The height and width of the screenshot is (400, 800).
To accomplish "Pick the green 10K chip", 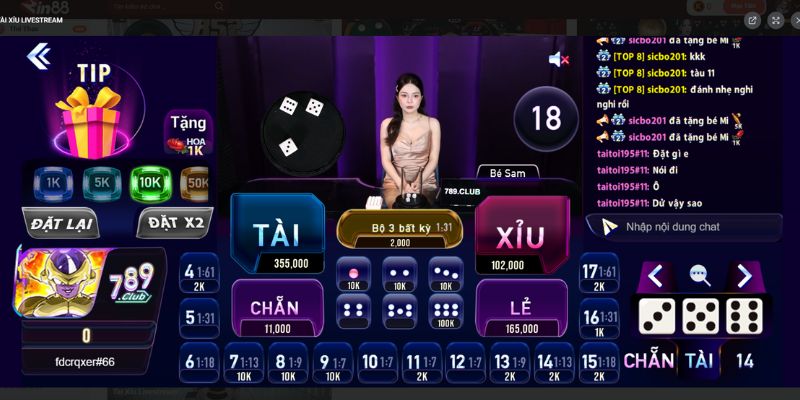I will (149, 183).
